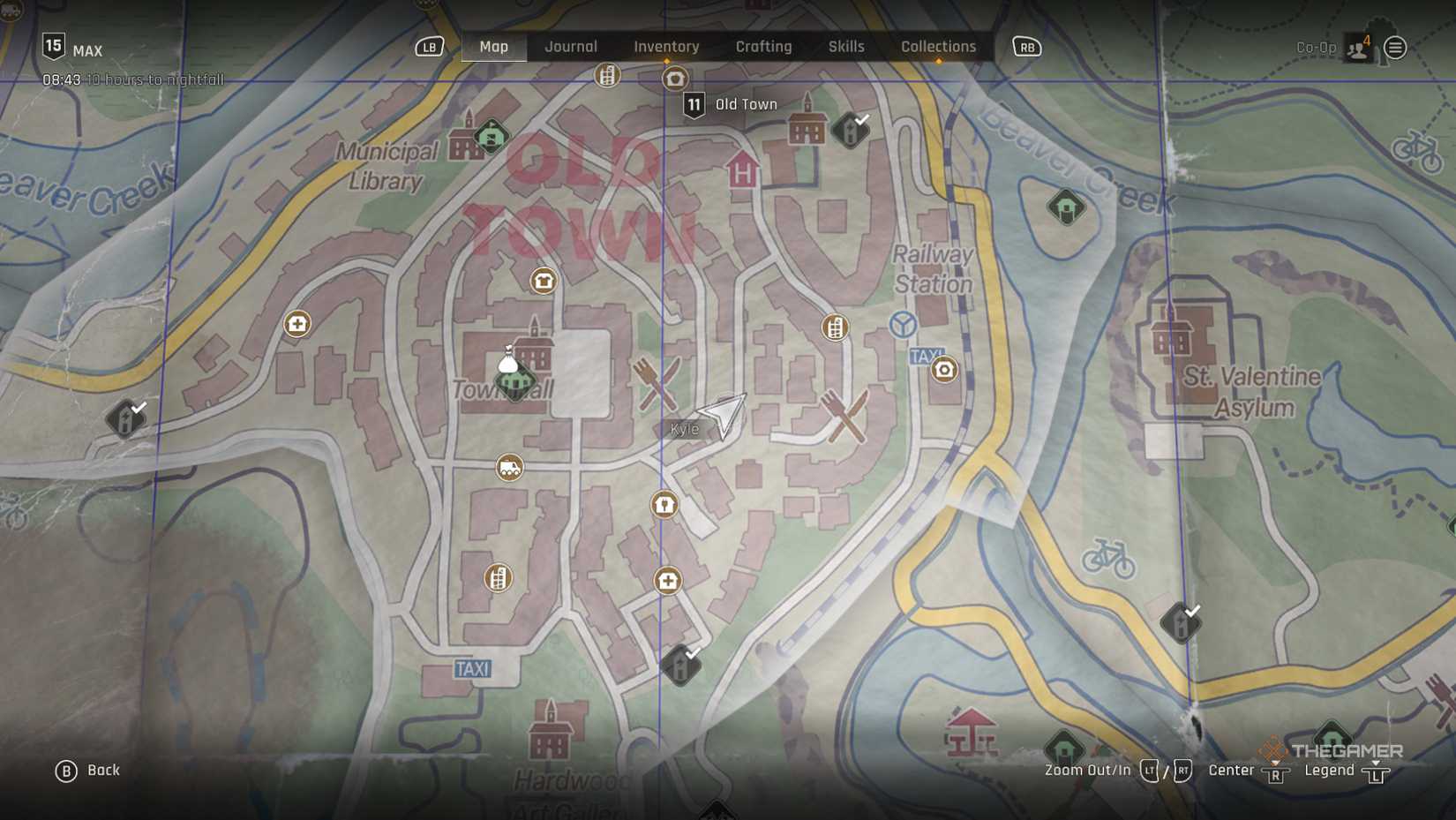1456x820 pixels.
Task: Go to the Collections tab
Action: [938, 47]
